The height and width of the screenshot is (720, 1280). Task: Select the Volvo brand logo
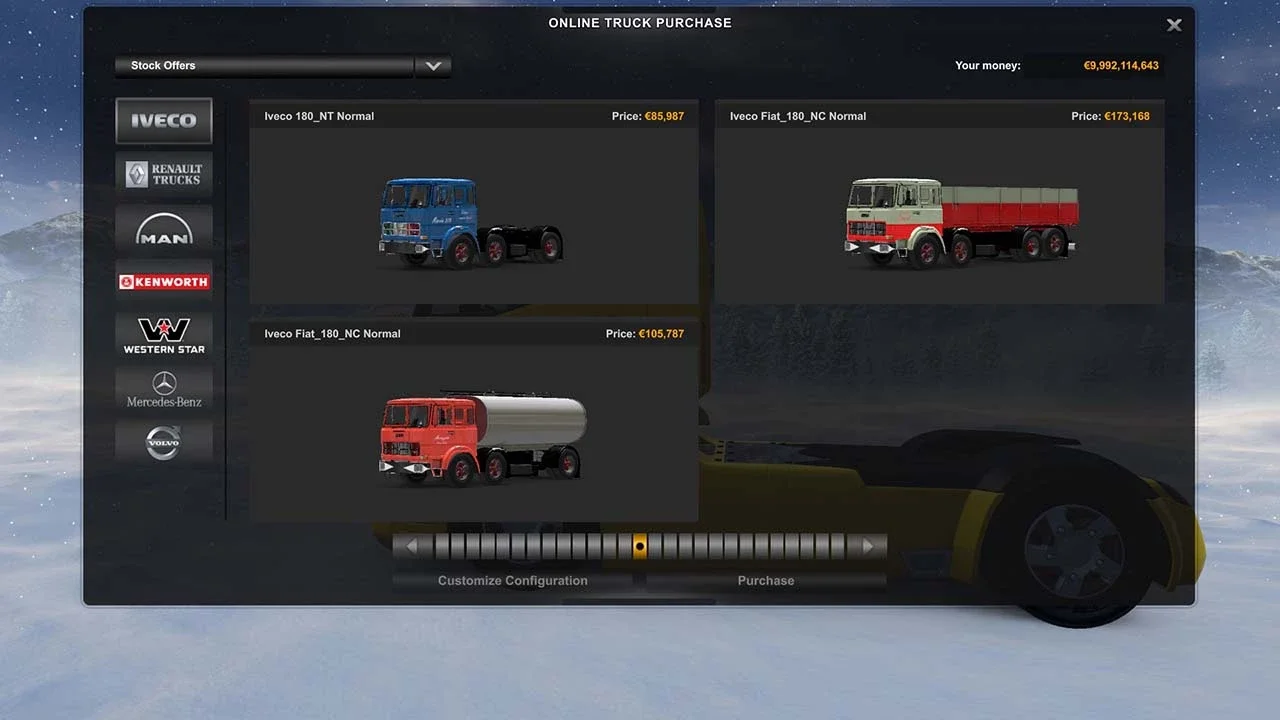click(x=163, y=442)
